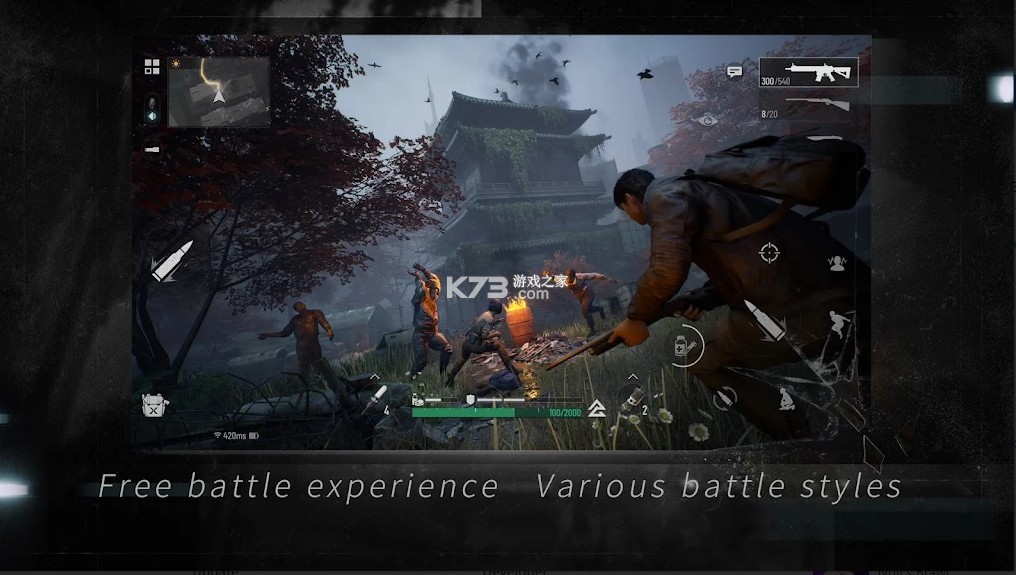Select the assault rifle weapon slot
Screen dimensions: 1016x575
pos(807,73)
